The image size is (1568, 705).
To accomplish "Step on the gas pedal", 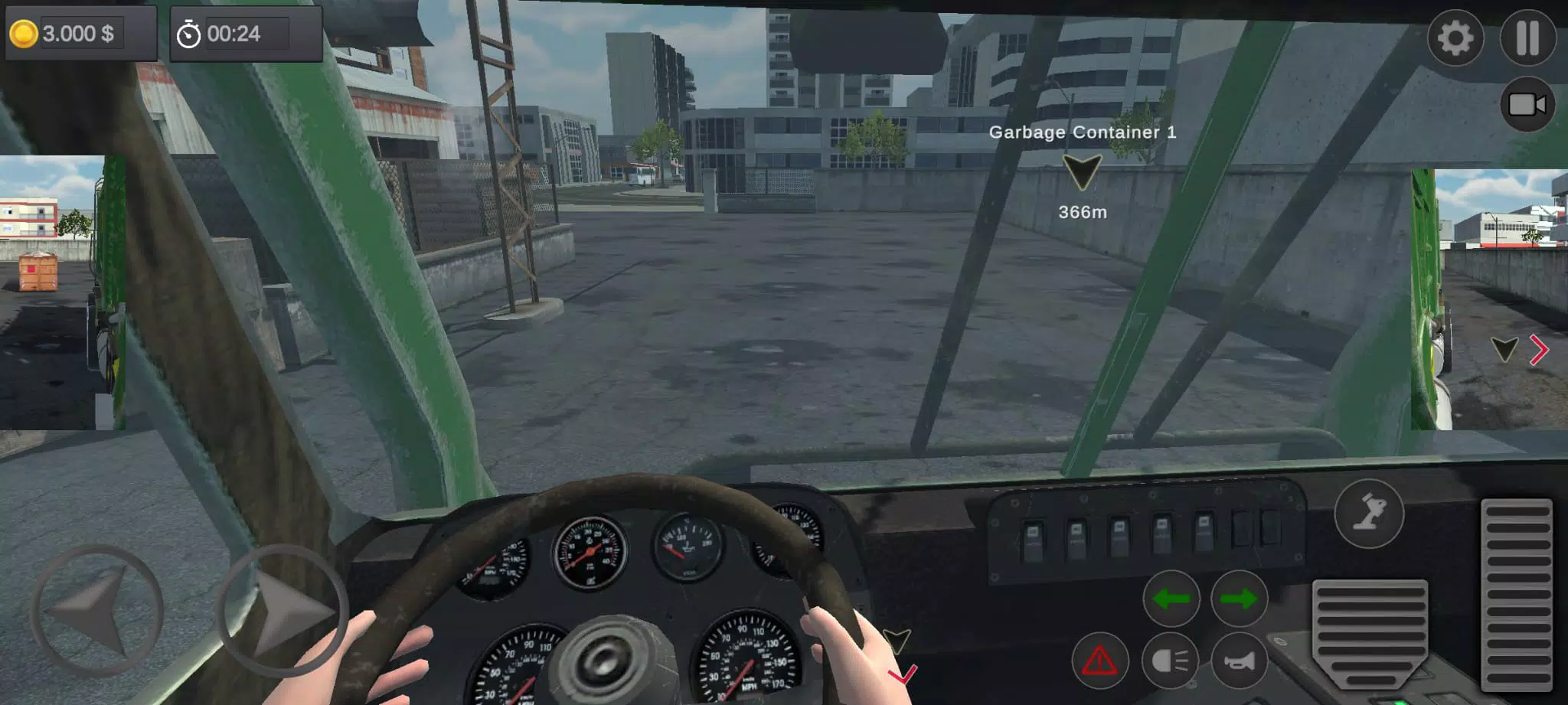I will 1517,595.
